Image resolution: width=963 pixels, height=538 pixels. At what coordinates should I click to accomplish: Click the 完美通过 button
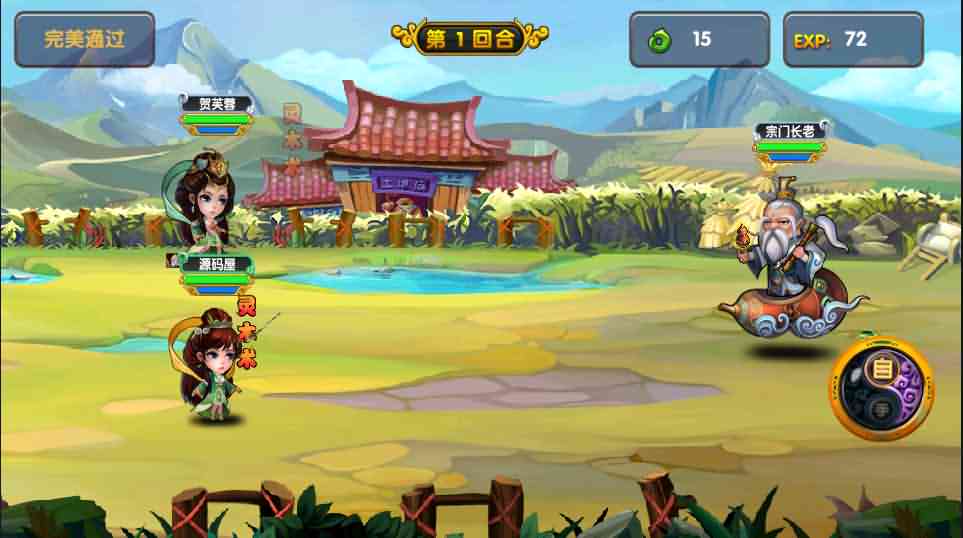click(84, 39)
